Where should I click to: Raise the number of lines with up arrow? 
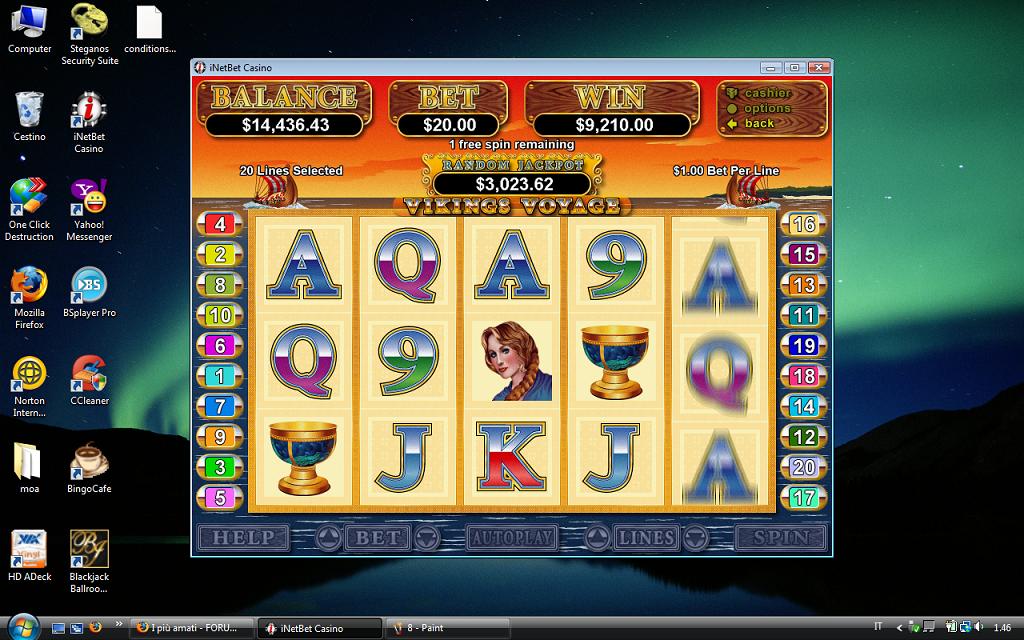tap(597, 539)
